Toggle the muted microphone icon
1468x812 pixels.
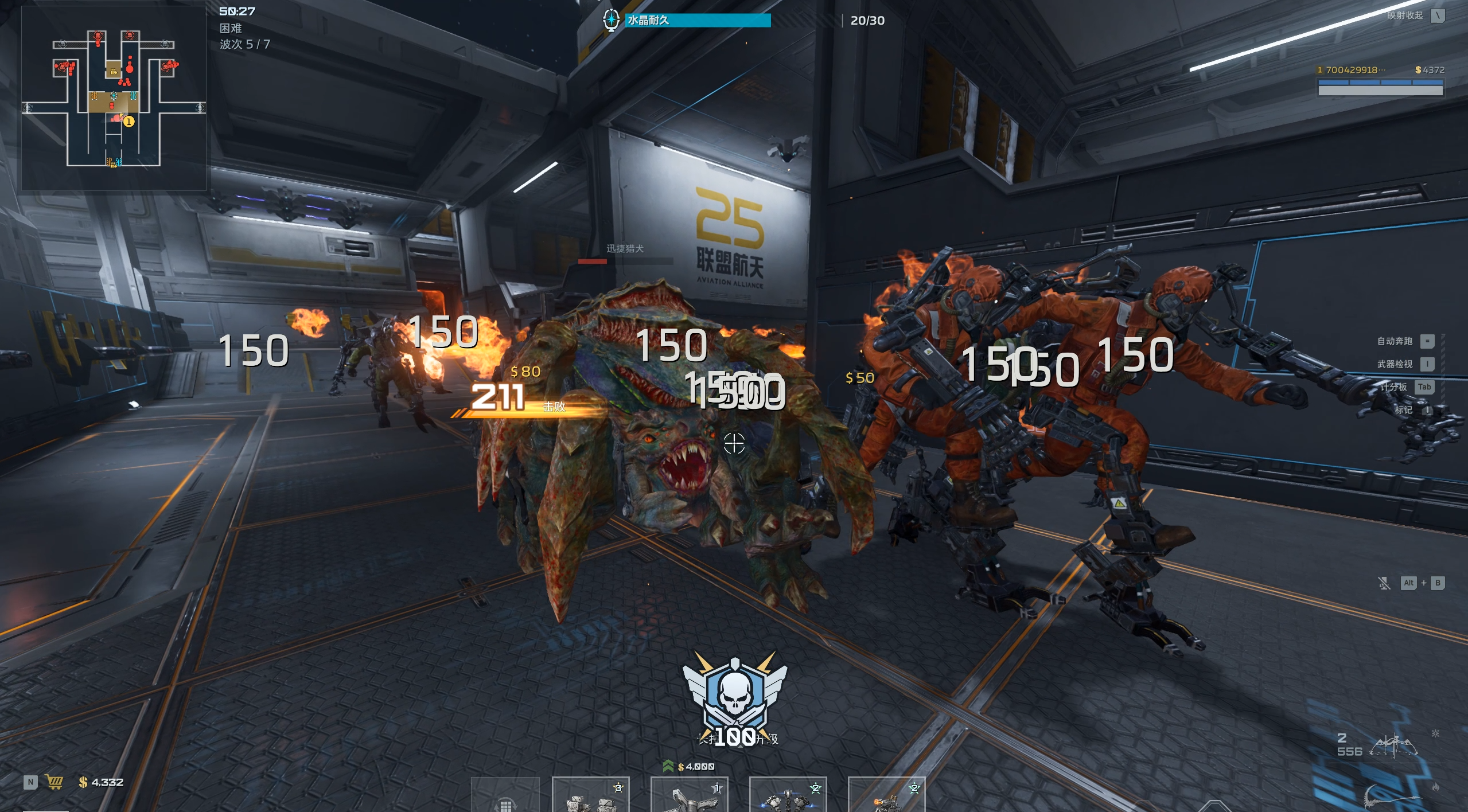pos(1384,583)
